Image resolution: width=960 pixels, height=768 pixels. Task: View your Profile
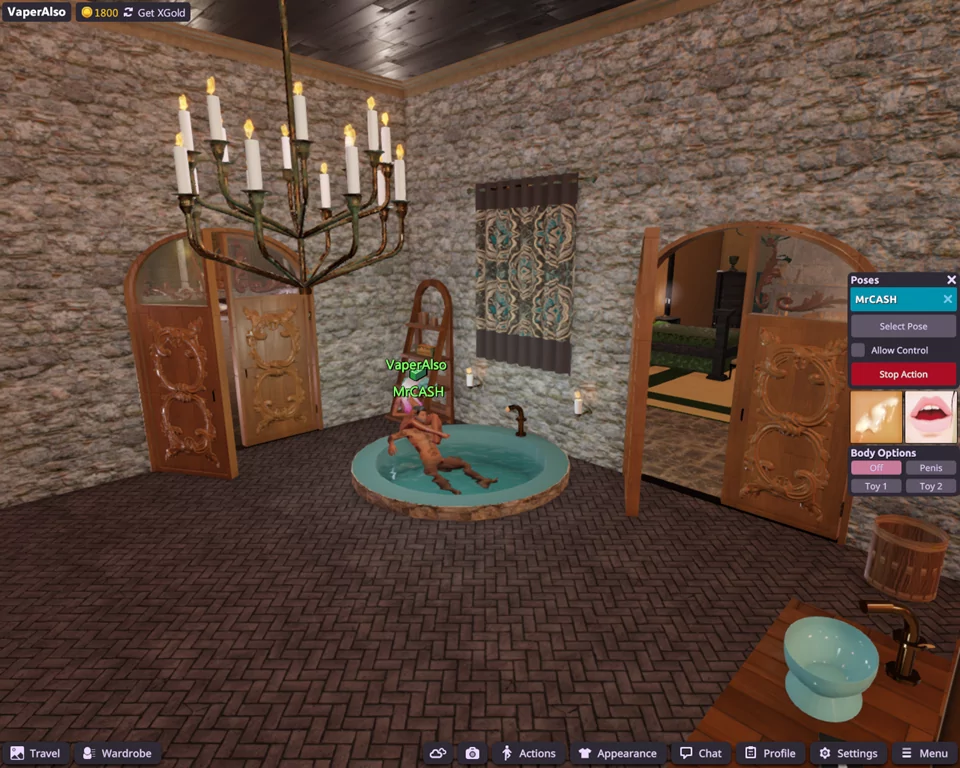click(x=770, y=753)
